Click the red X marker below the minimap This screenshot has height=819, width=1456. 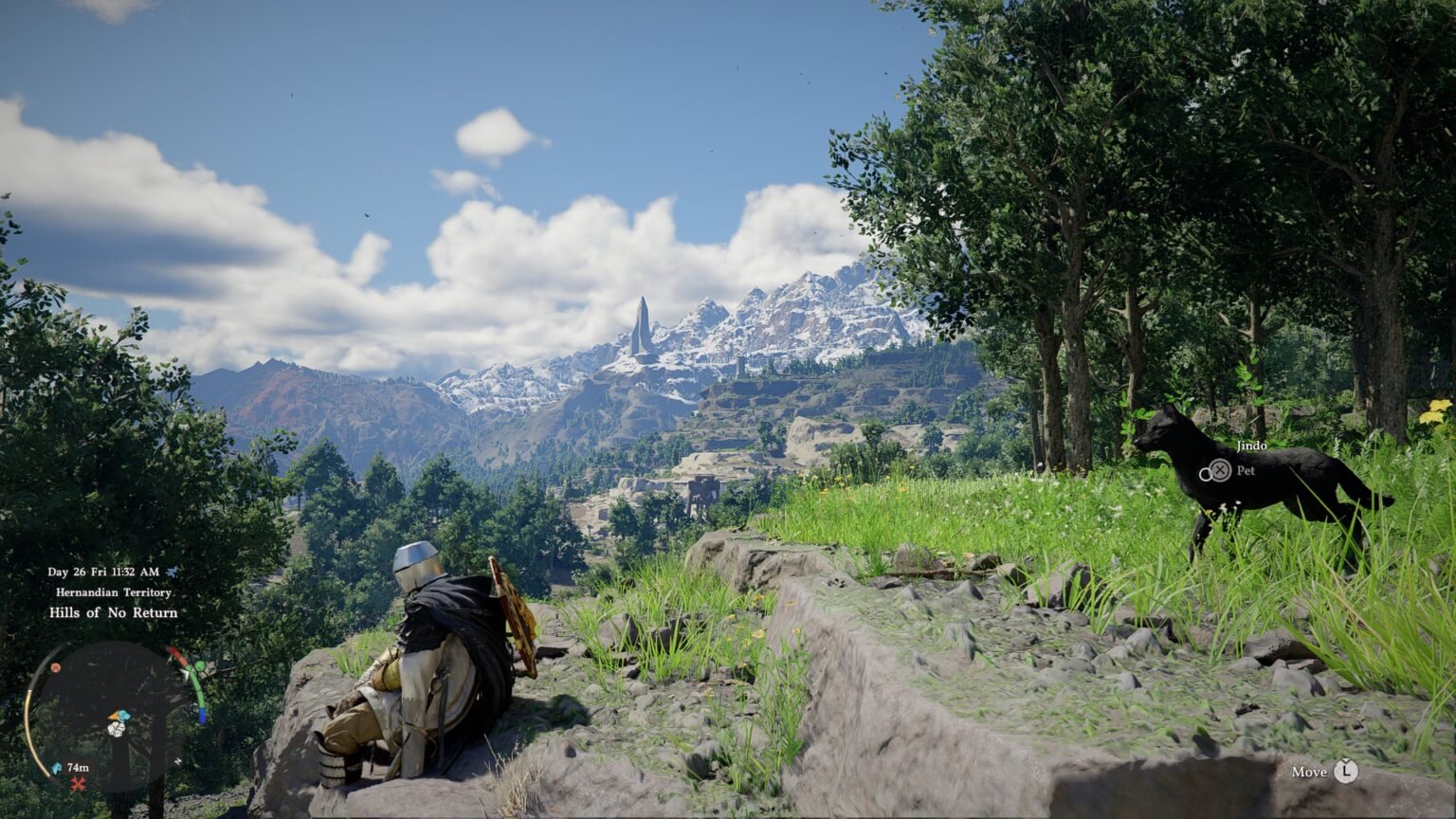[x=78, y=784]
